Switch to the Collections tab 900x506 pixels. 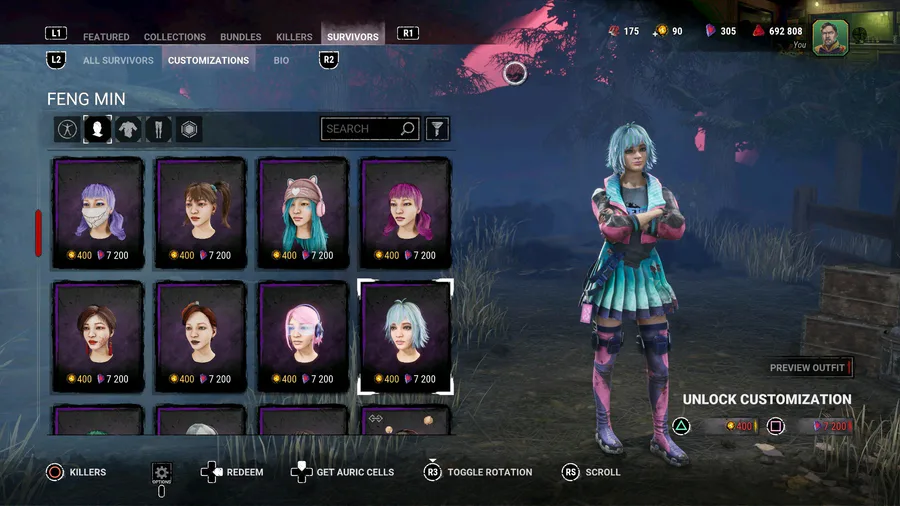coord(175,37)
